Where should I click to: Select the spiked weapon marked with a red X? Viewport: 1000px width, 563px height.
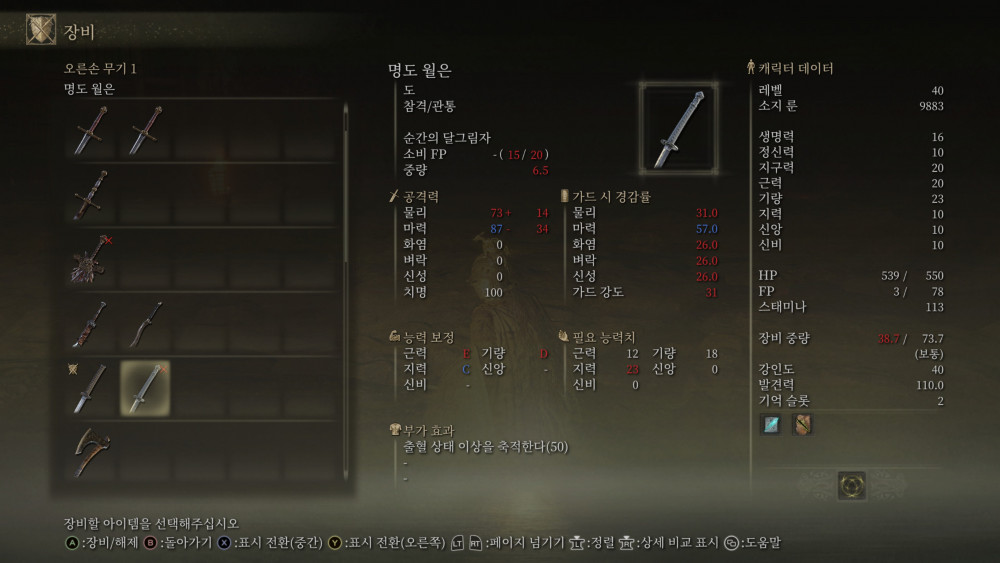click(90, 258)
